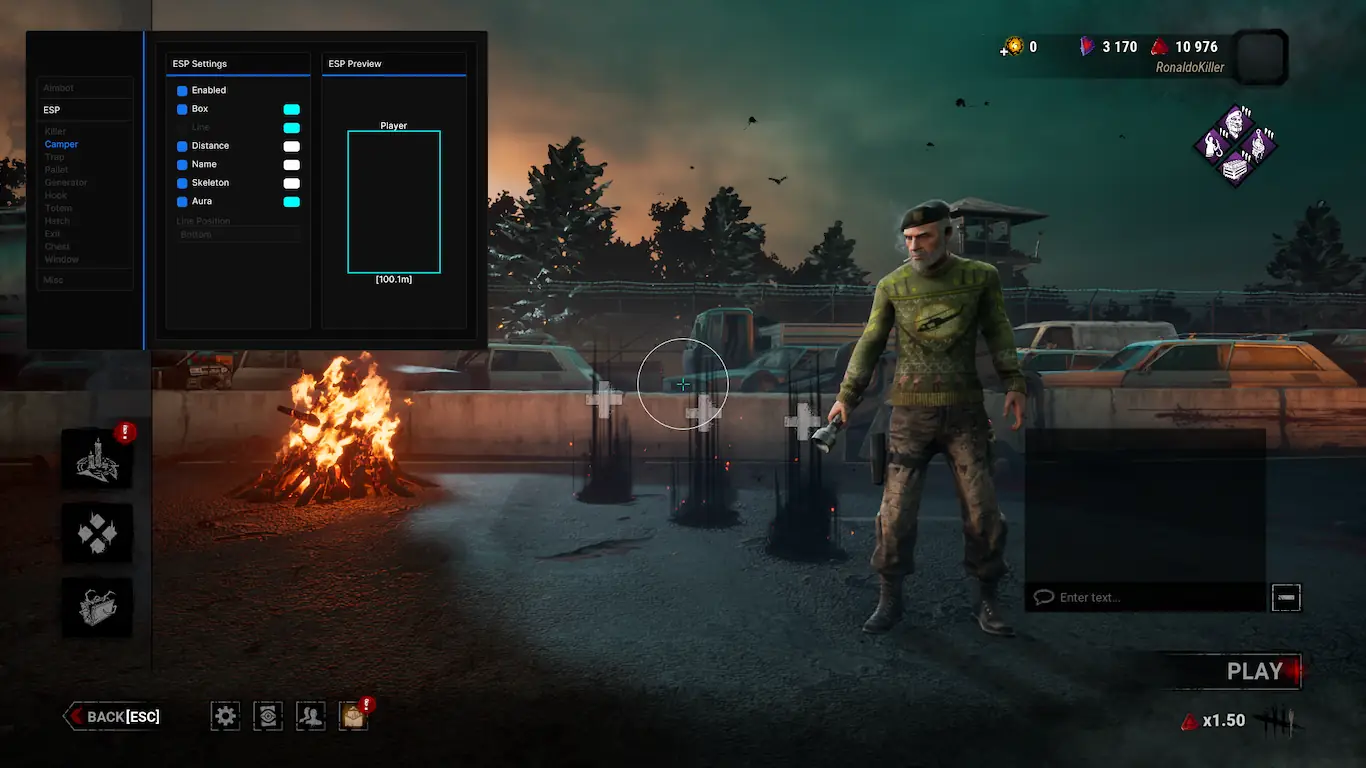This screenshot has width=1366, height=768.
Task: Add Auric Cells via the plus coin icon
Action: (1013, 46)
